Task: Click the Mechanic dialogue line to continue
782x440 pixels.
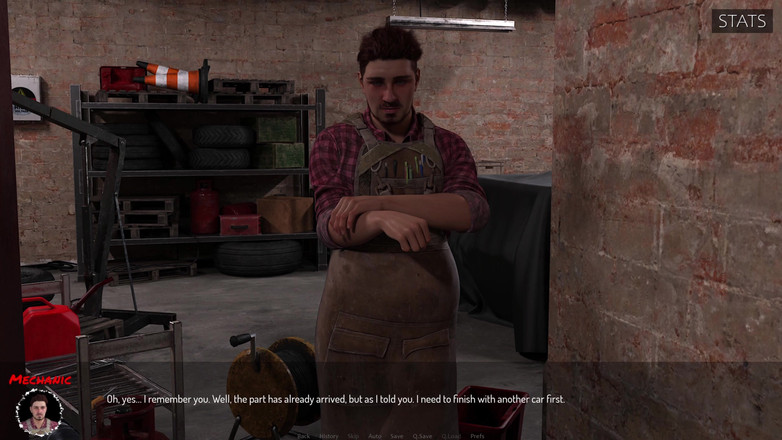Action: 335,399
